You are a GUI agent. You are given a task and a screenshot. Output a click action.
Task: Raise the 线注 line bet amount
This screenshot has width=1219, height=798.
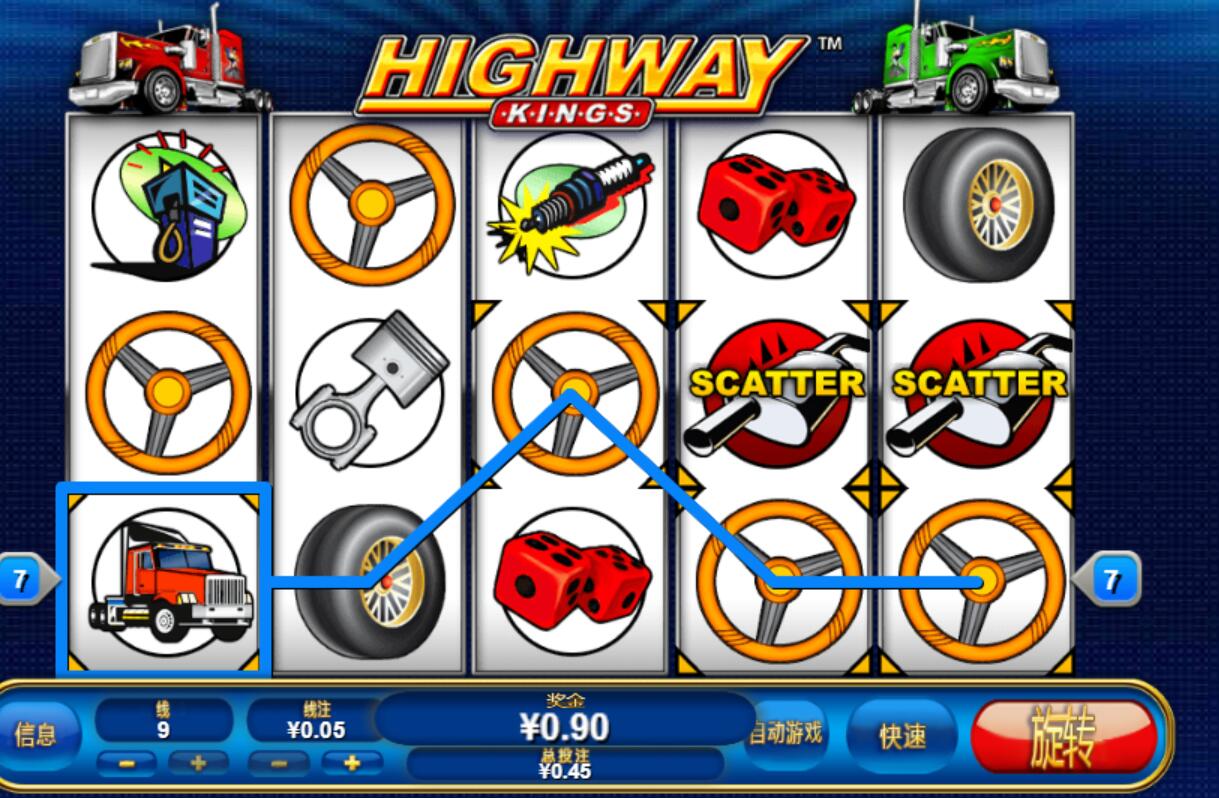(351, 764)
